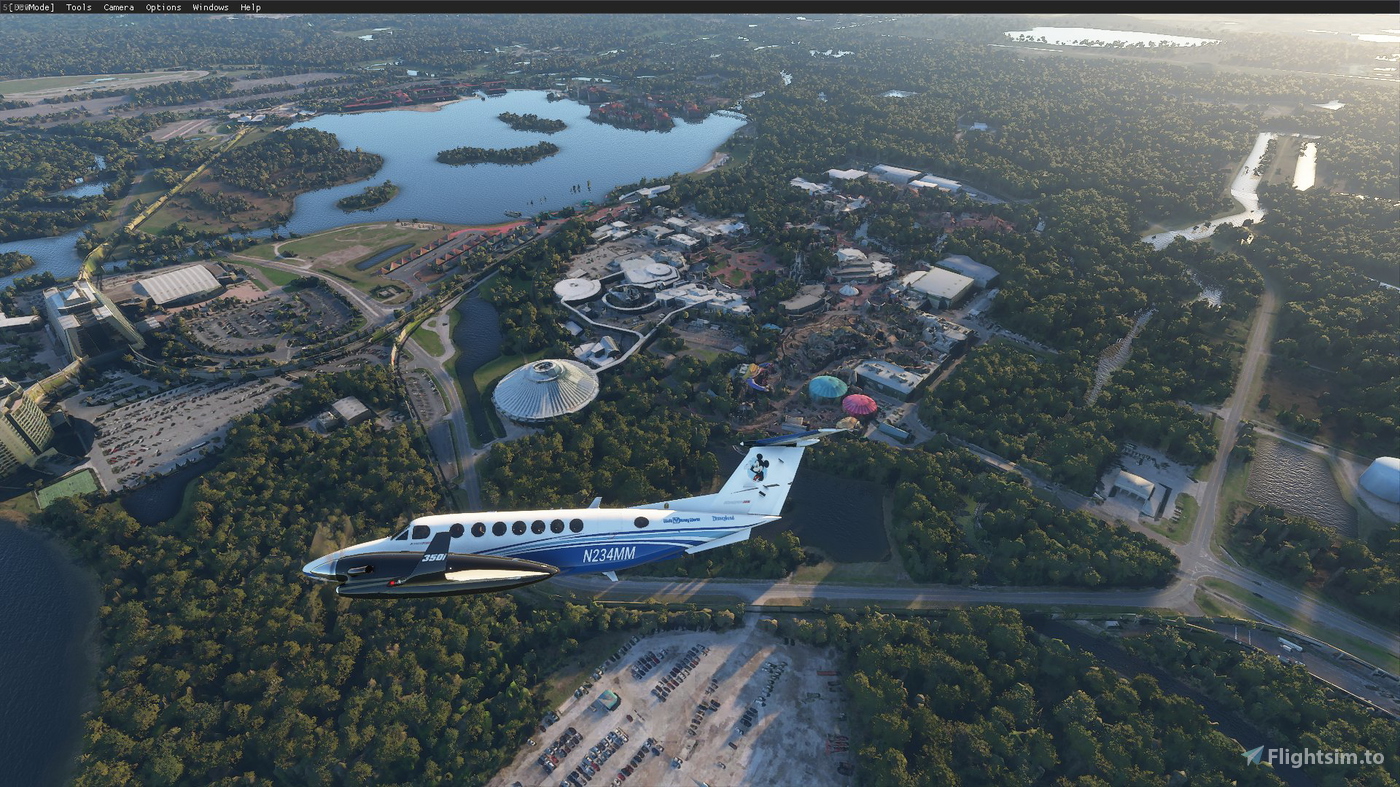Click the N234MM registration on the aircraft
1400x787 pixels.
pos(610,554)
